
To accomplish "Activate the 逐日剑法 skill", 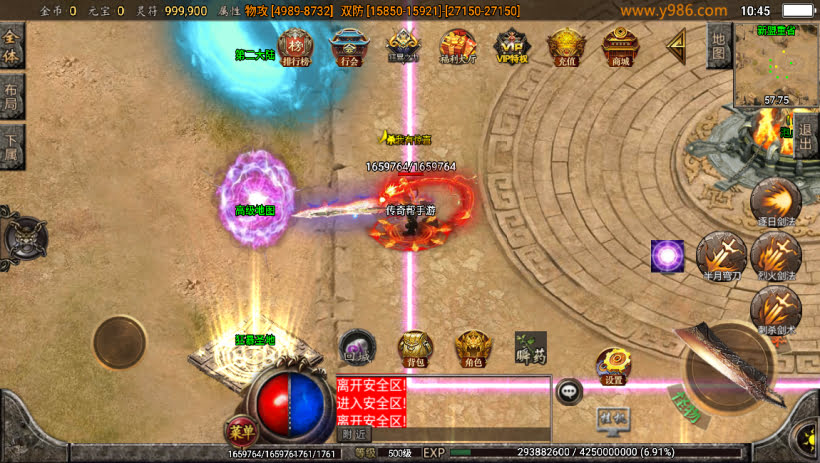I will pos(774,203).
